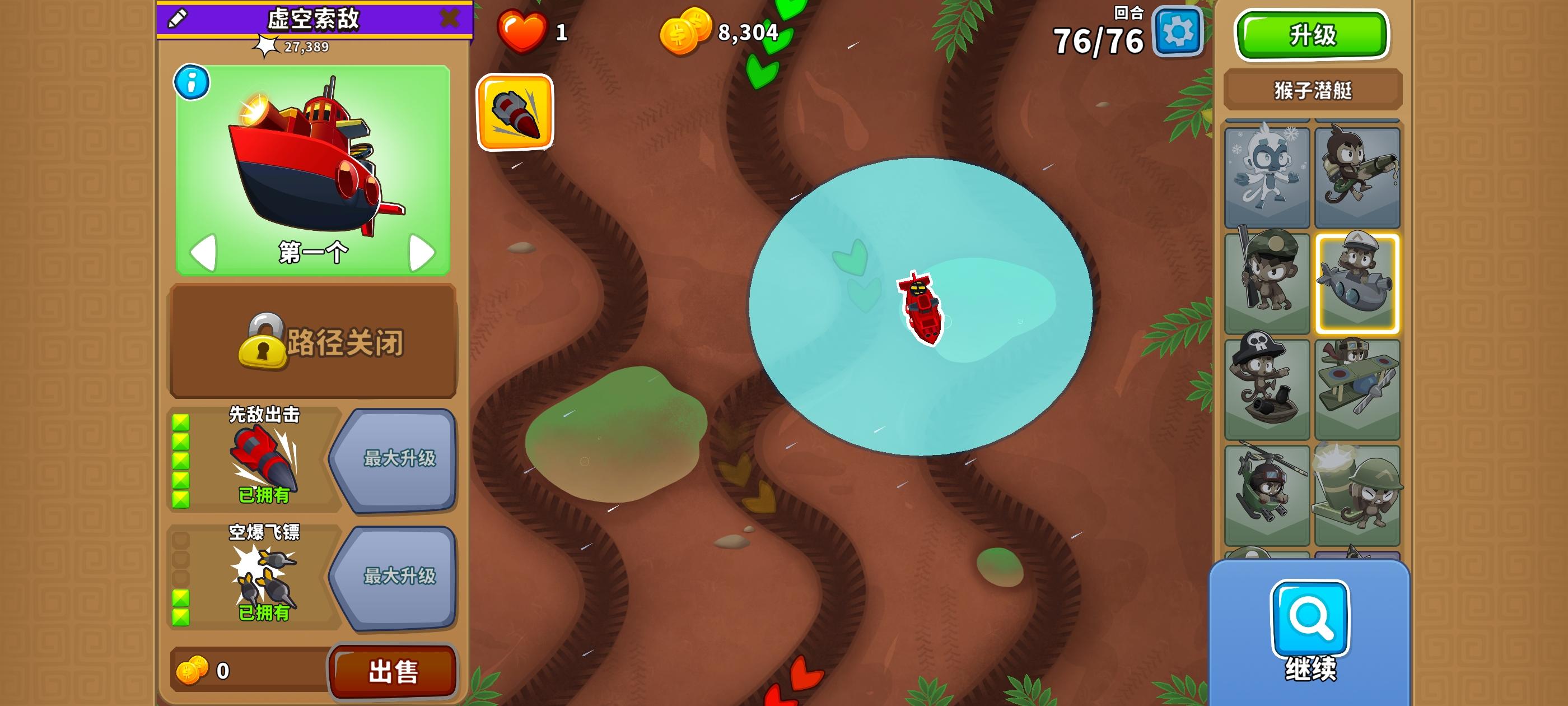Screen dimensions: 1568x706
Task: Select the Sniper Monkey tower icon
Action: click(1267, 280)
